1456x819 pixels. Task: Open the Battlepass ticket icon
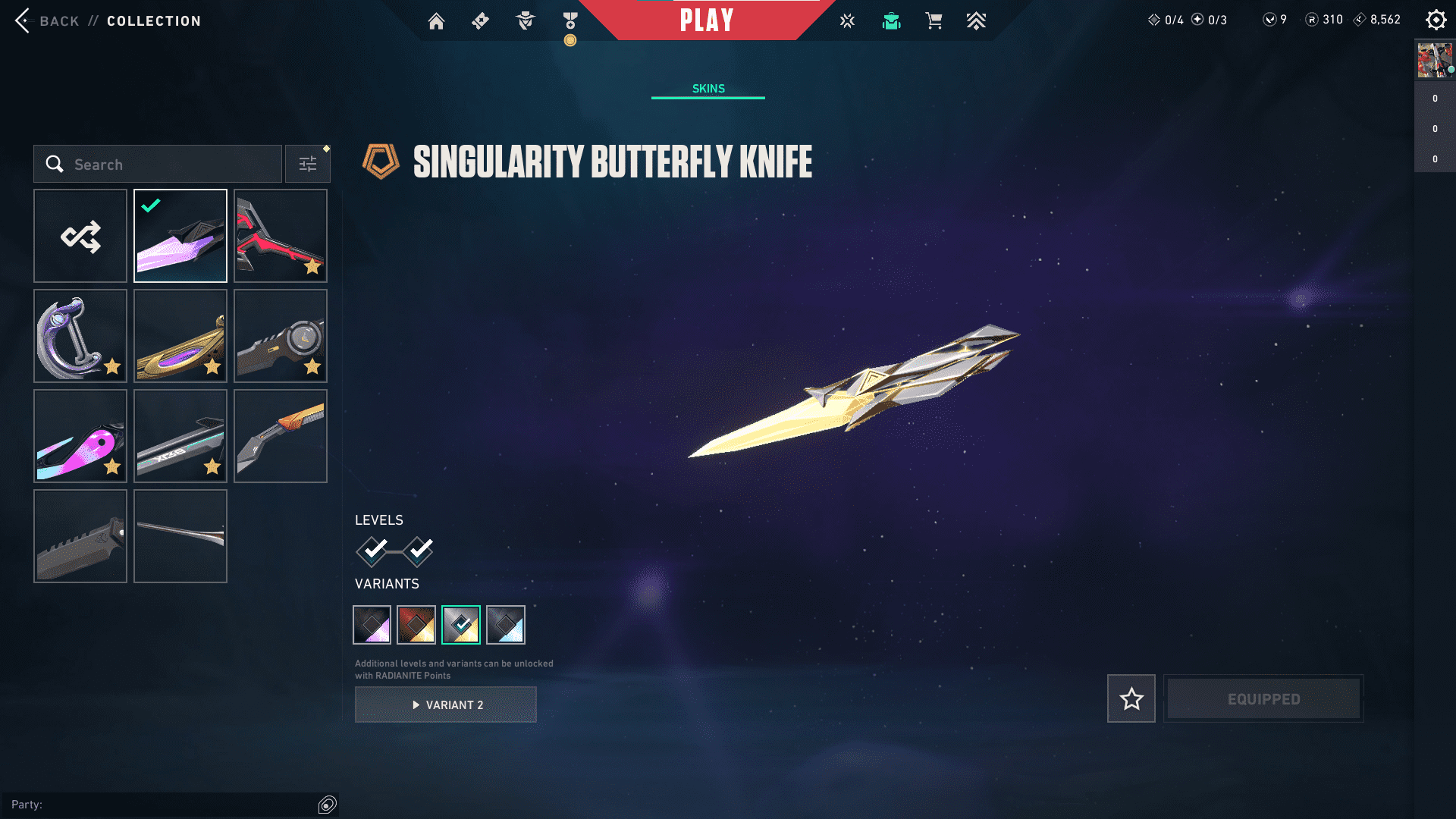point(480,20)
